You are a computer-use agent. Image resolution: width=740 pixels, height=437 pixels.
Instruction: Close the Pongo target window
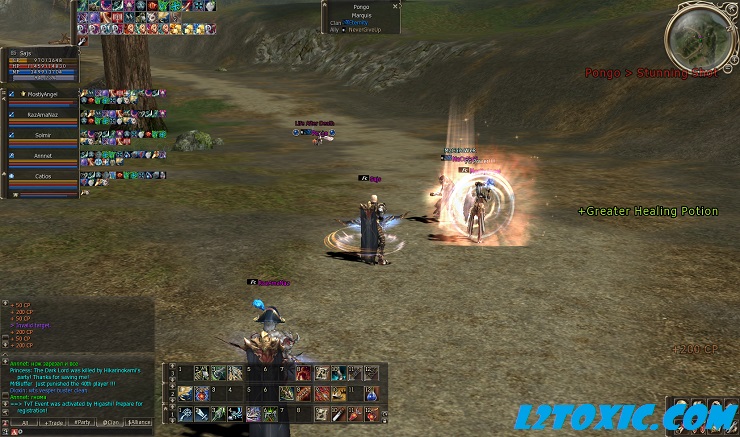[x=397, y=5]
